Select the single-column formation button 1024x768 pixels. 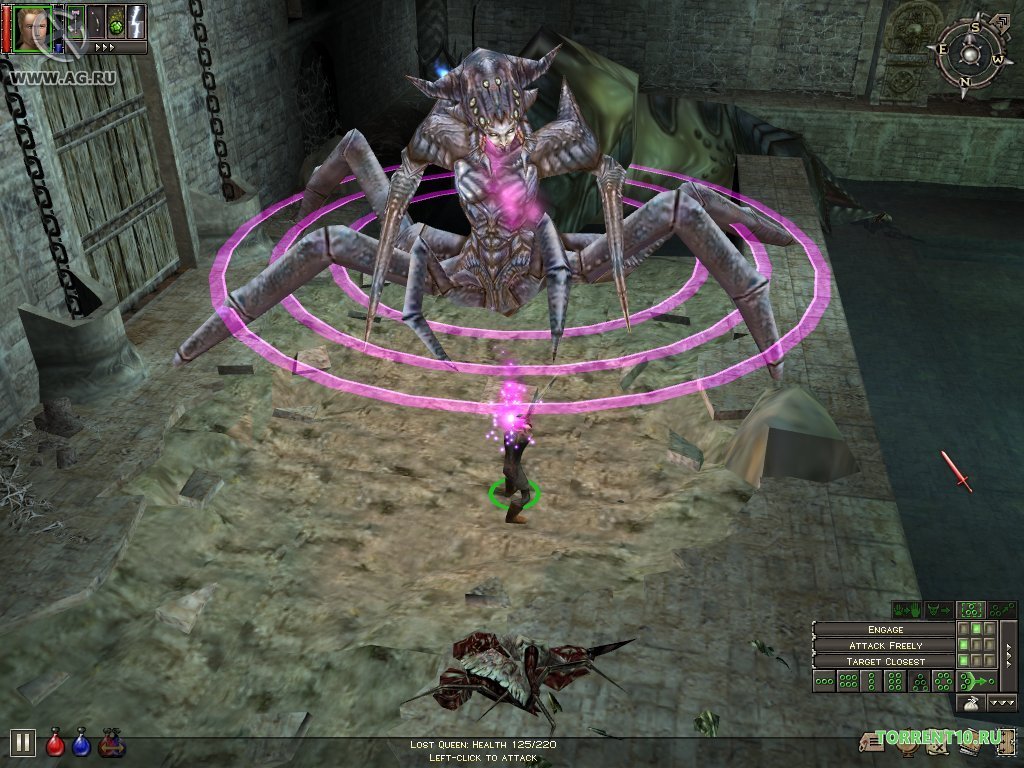click(871, 682)
